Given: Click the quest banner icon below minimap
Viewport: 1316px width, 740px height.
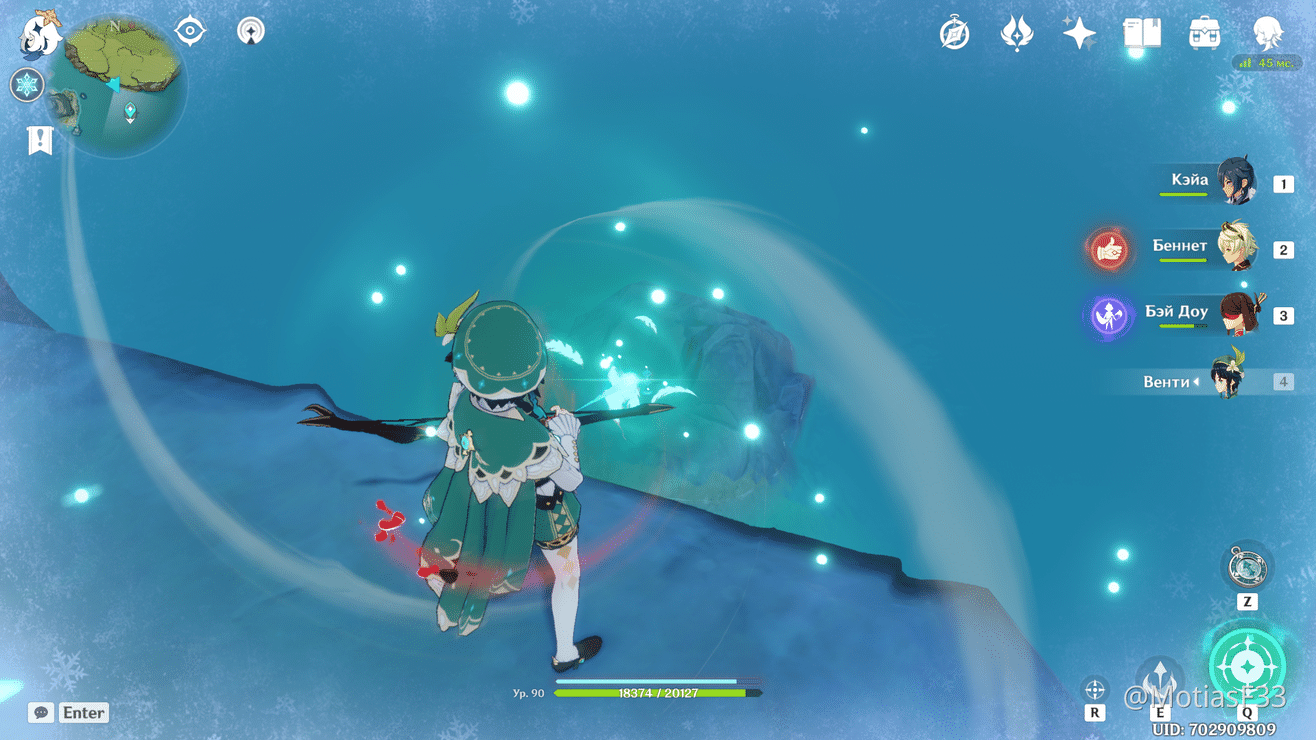Looking at the screenshot, I should coord(39,140).
